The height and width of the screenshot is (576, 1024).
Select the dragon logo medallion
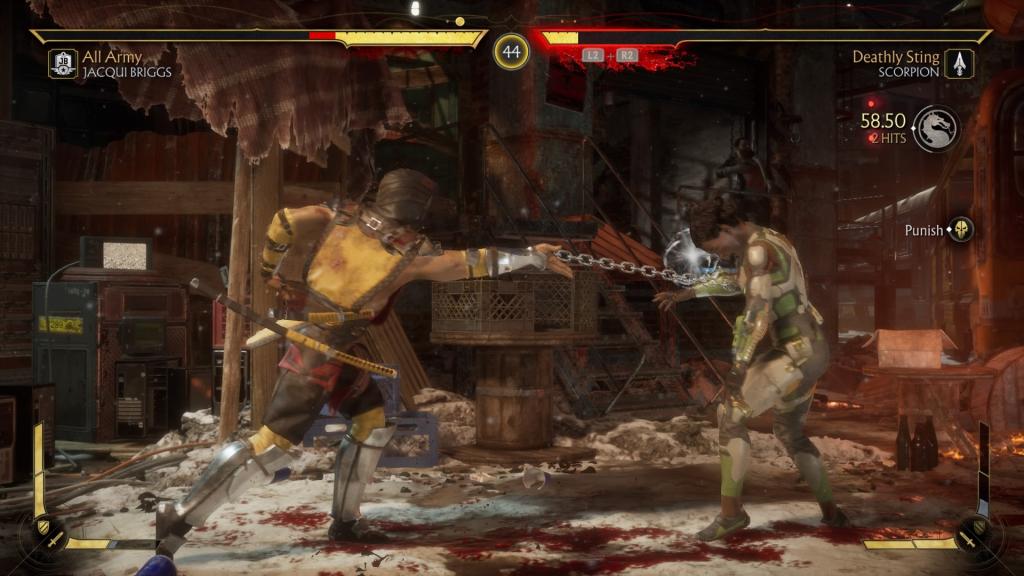tap(936, 129)
